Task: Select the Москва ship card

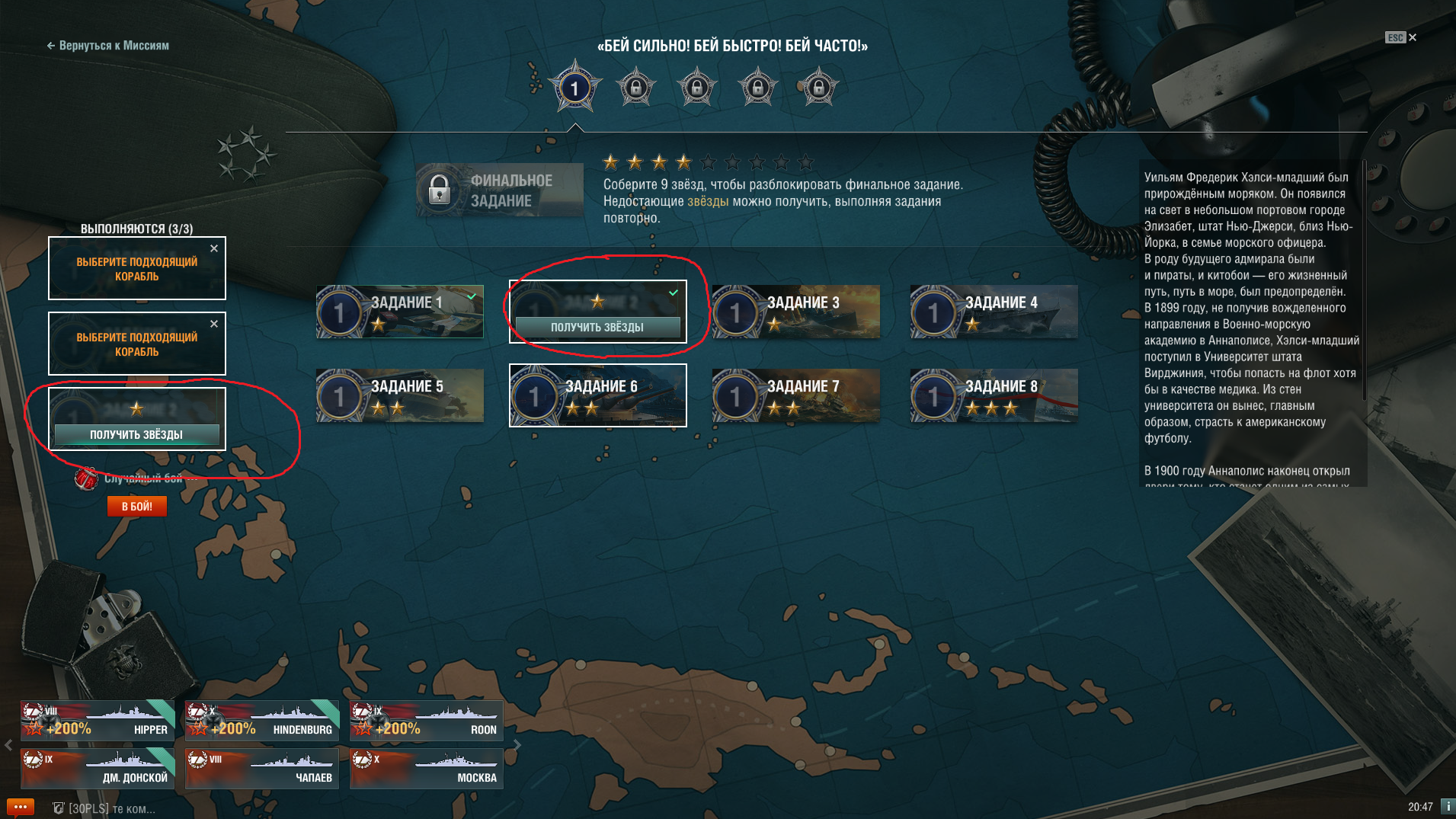Action: click(x=427, y=768)
